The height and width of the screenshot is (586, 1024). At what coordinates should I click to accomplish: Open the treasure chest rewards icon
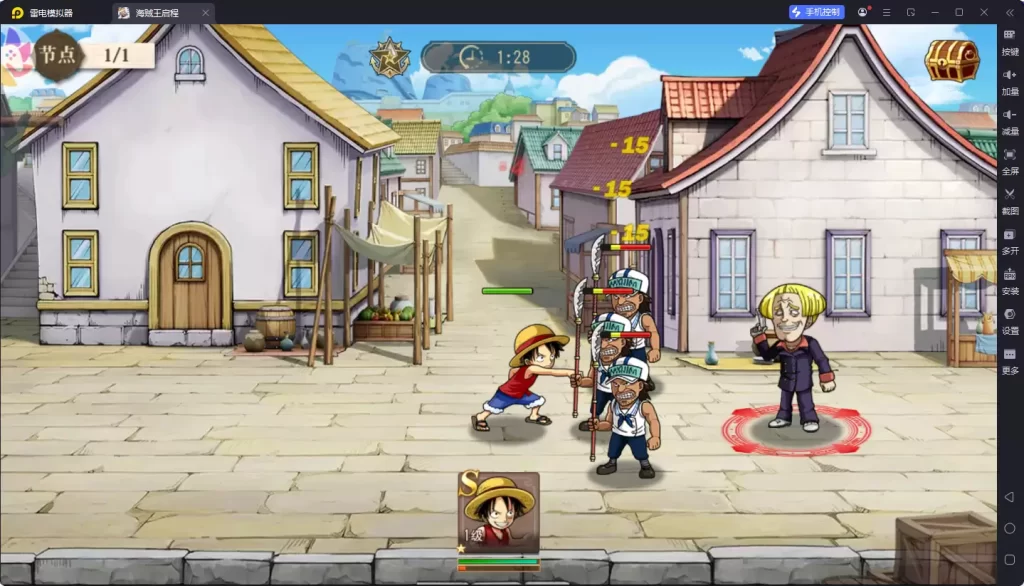click(x=951, y=61)
